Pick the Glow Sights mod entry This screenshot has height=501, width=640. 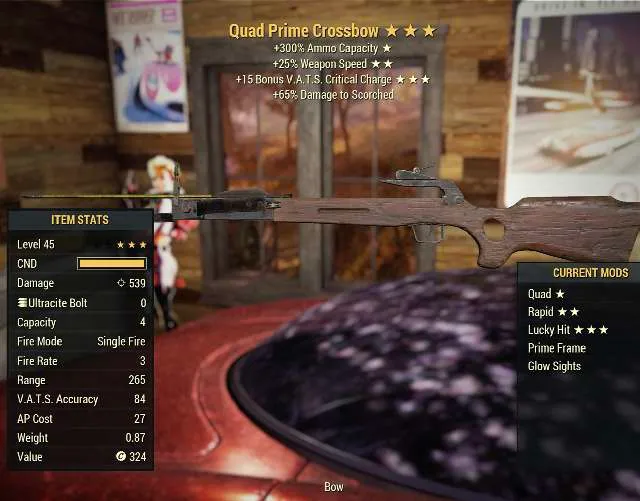[554, 366]
